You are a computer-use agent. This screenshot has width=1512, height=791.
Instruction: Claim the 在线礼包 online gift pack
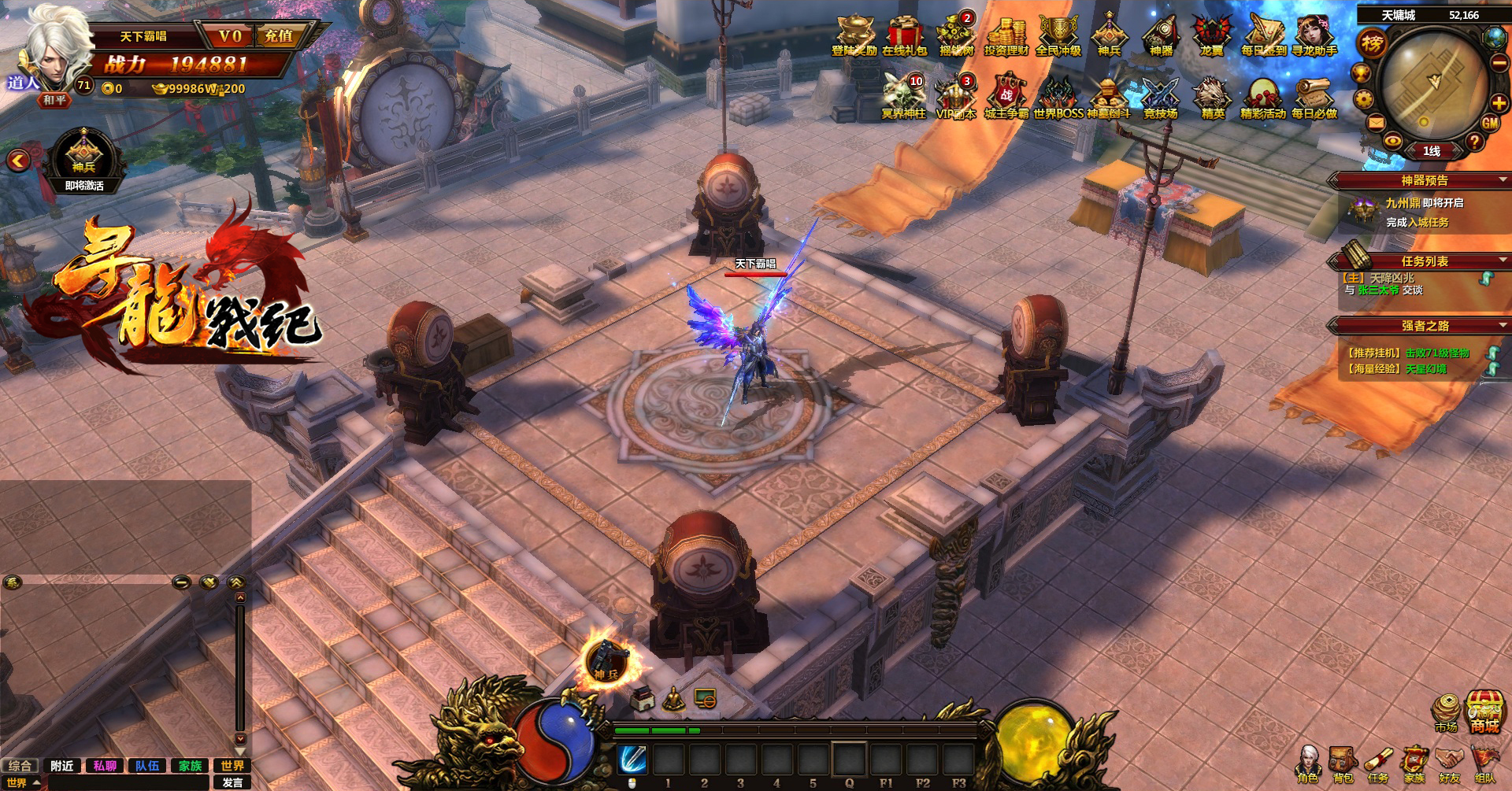click(904, 36)
